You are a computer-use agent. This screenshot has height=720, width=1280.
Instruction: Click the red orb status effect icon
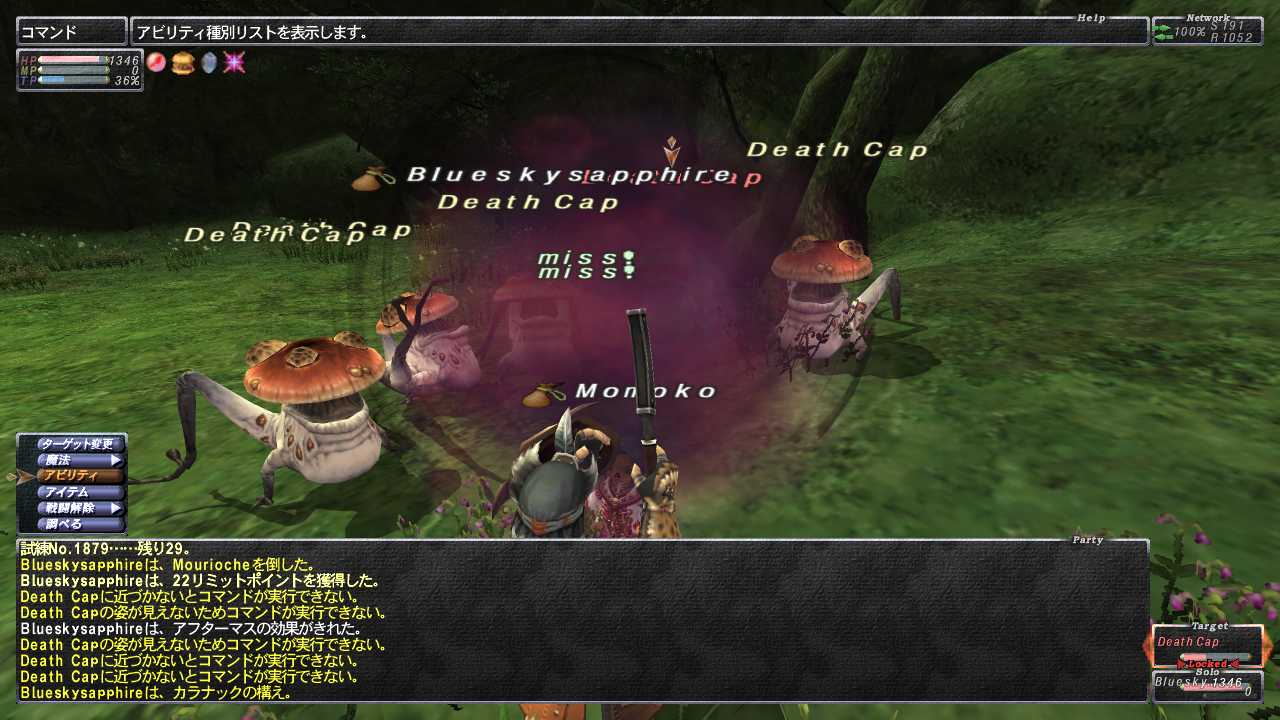(156, 62)
